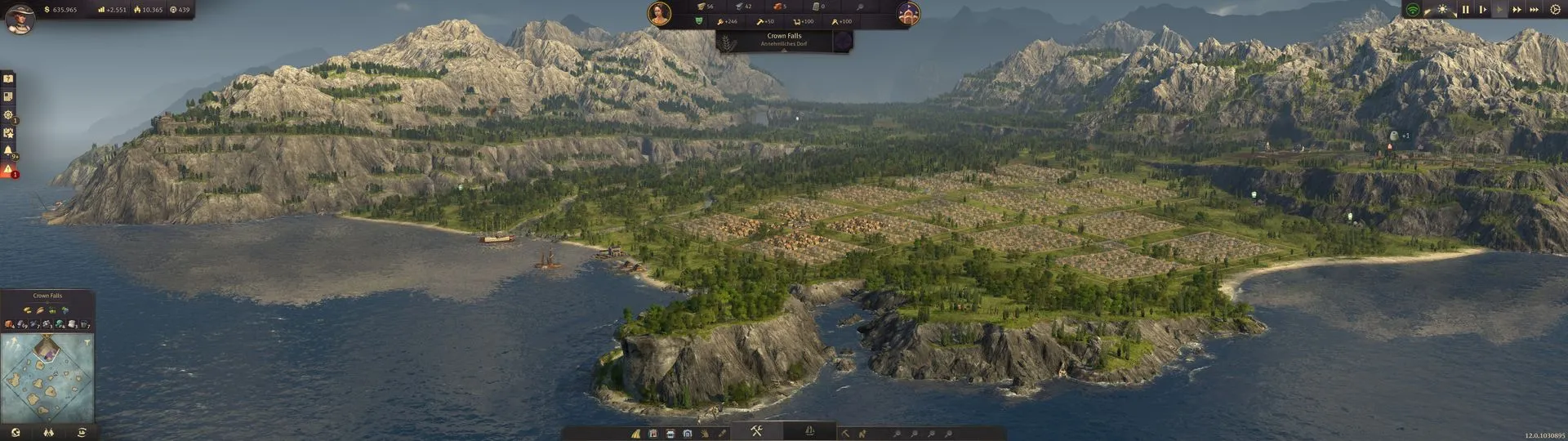The image size is (1568, 441).
Task: Switch to the ships tab
Action: click(x=809, y=431)
